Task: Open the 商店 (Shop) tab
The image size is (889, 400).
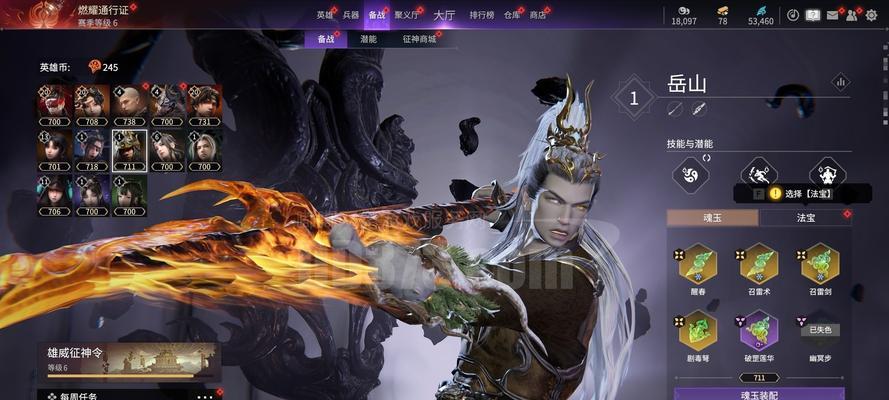Action: (538, 15)
